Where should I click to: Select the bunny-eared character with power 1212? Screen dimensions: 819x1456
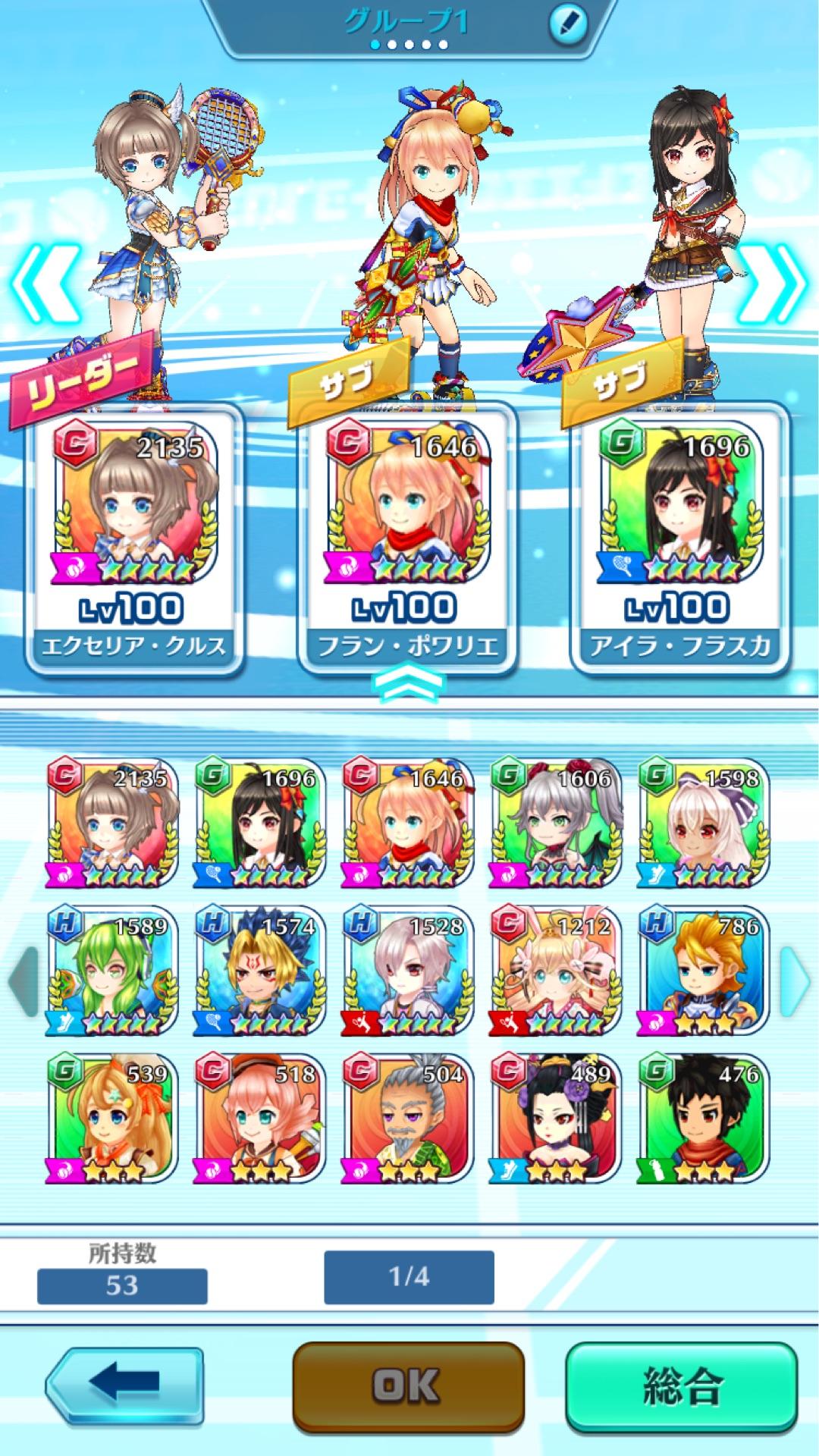556,972
